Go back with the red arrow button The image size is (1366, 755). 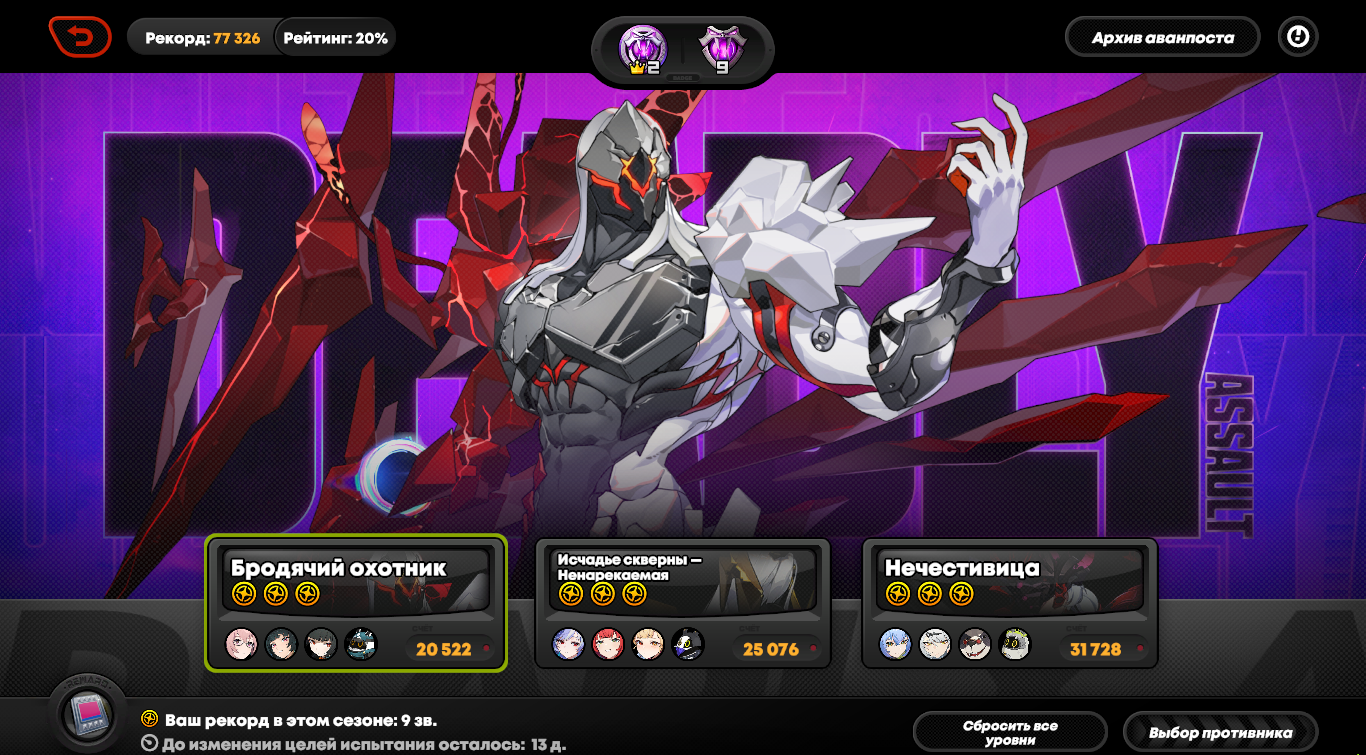[x=81, y=38]
